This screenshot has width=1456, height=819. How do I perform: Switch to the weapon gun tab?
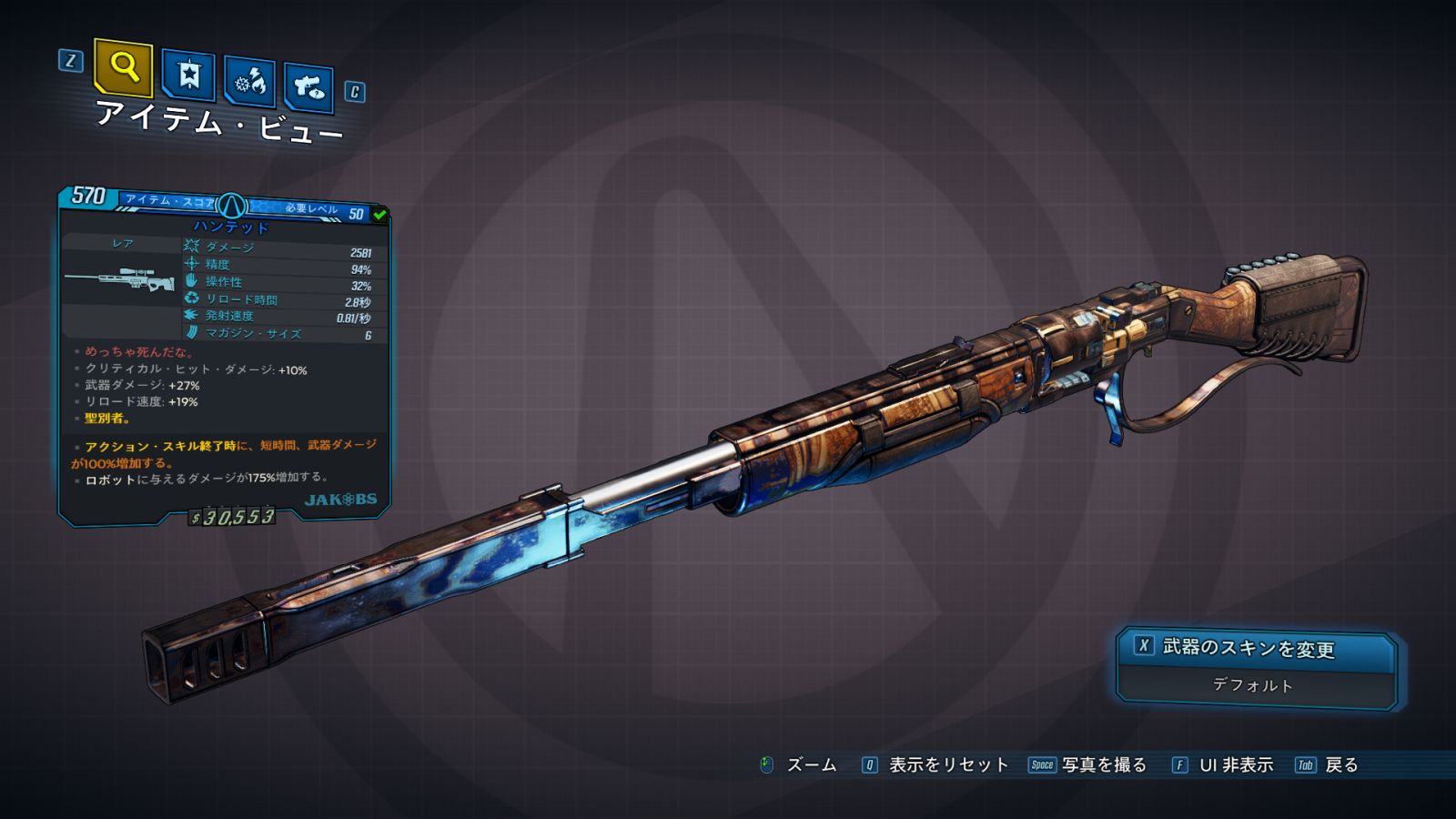click(309, 88)
